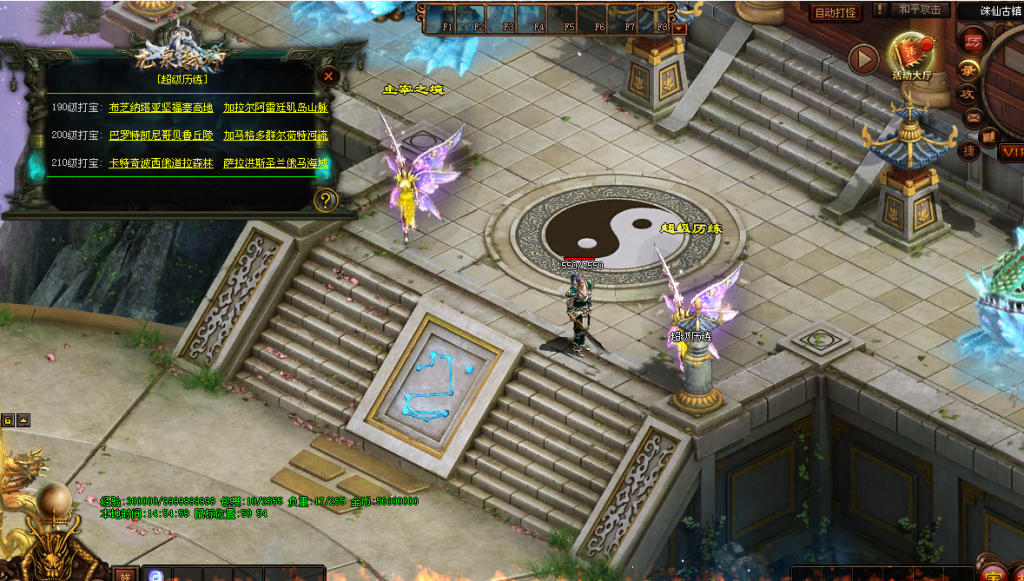
Task: Open the mail envelope icon
Action: click(x=972, y=117)
